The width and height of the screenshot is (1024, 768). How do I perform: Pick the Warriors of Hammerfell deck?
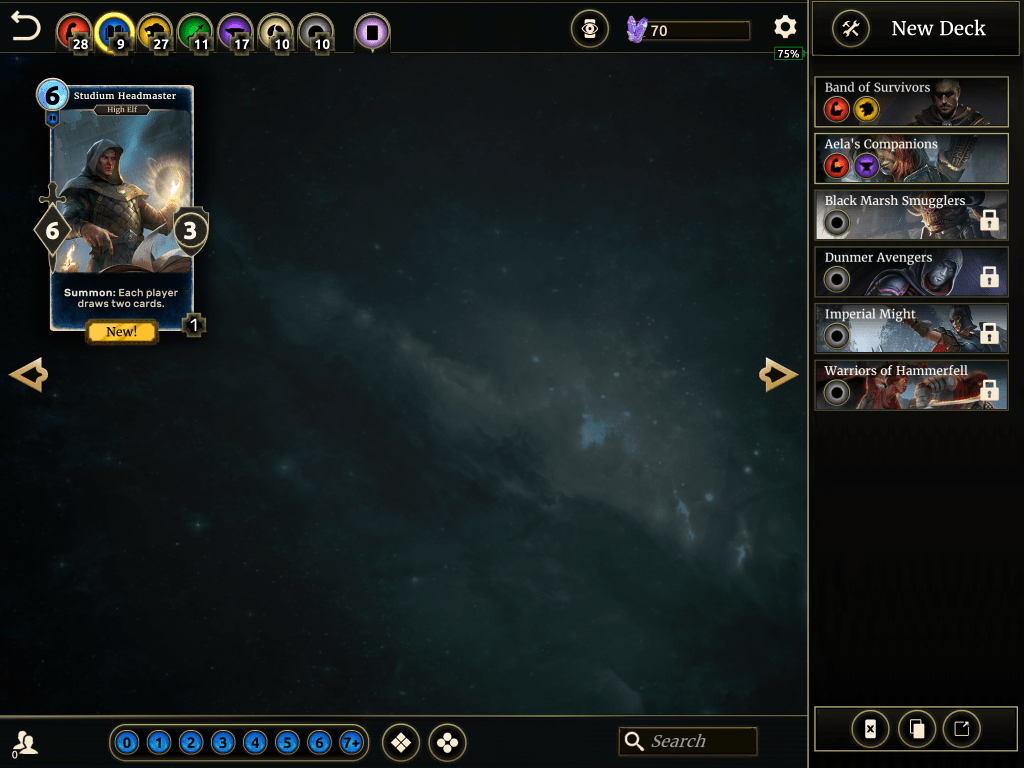click(x=911, y=385)
